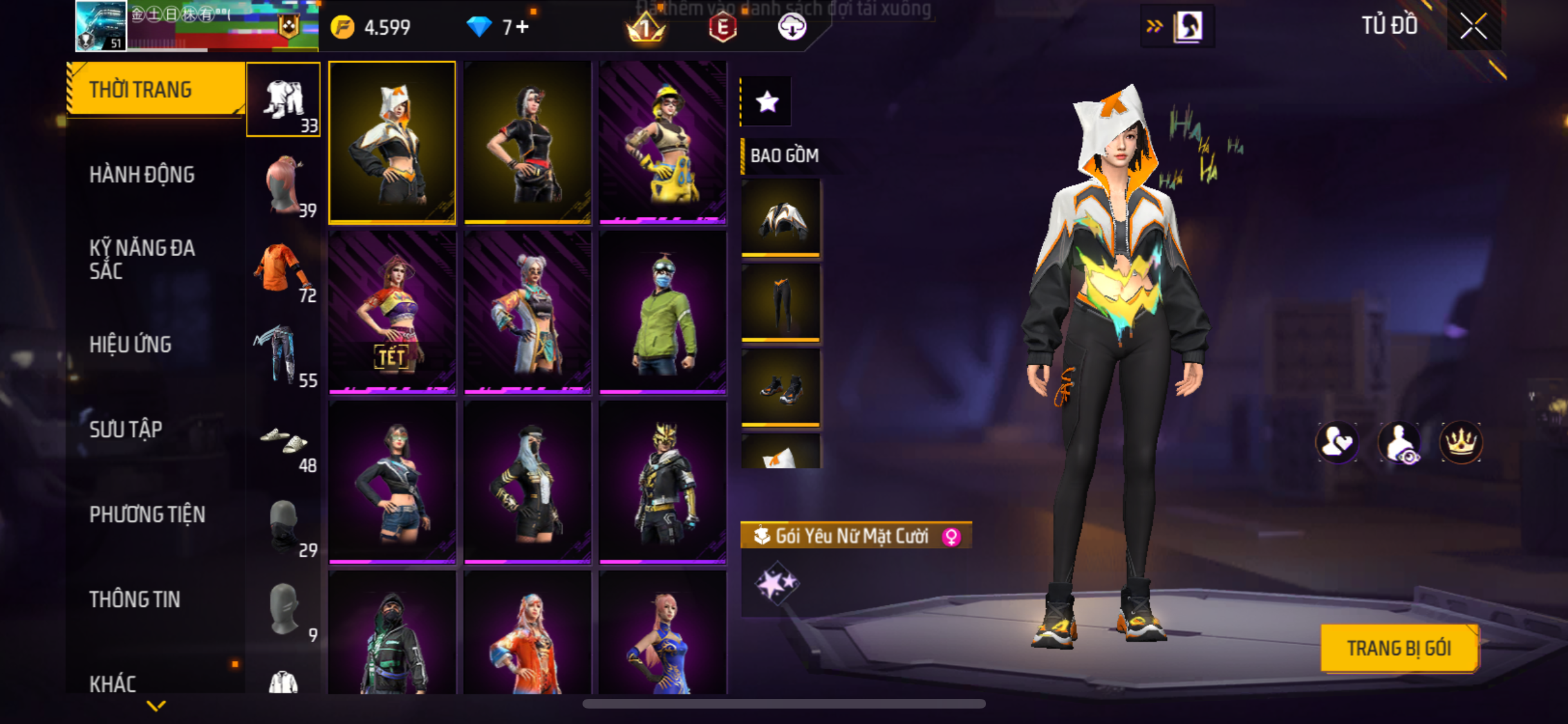Select the green jacket masked outfit

[662, 311]
